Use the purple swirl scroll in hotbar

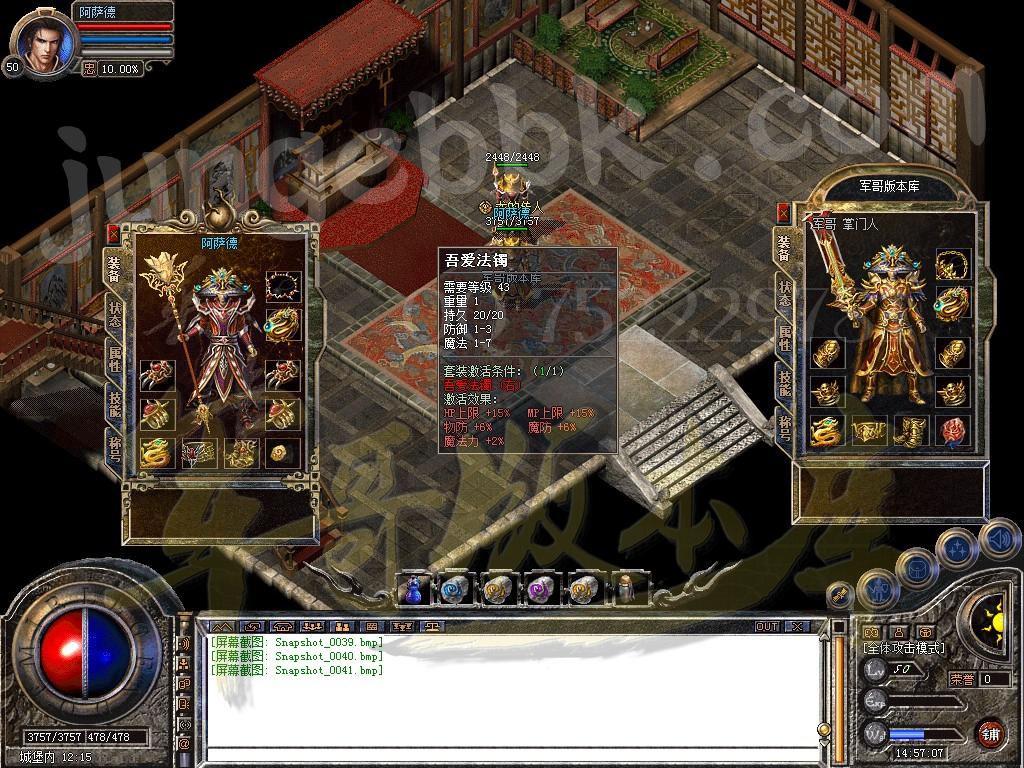click(x=541, y=589)
